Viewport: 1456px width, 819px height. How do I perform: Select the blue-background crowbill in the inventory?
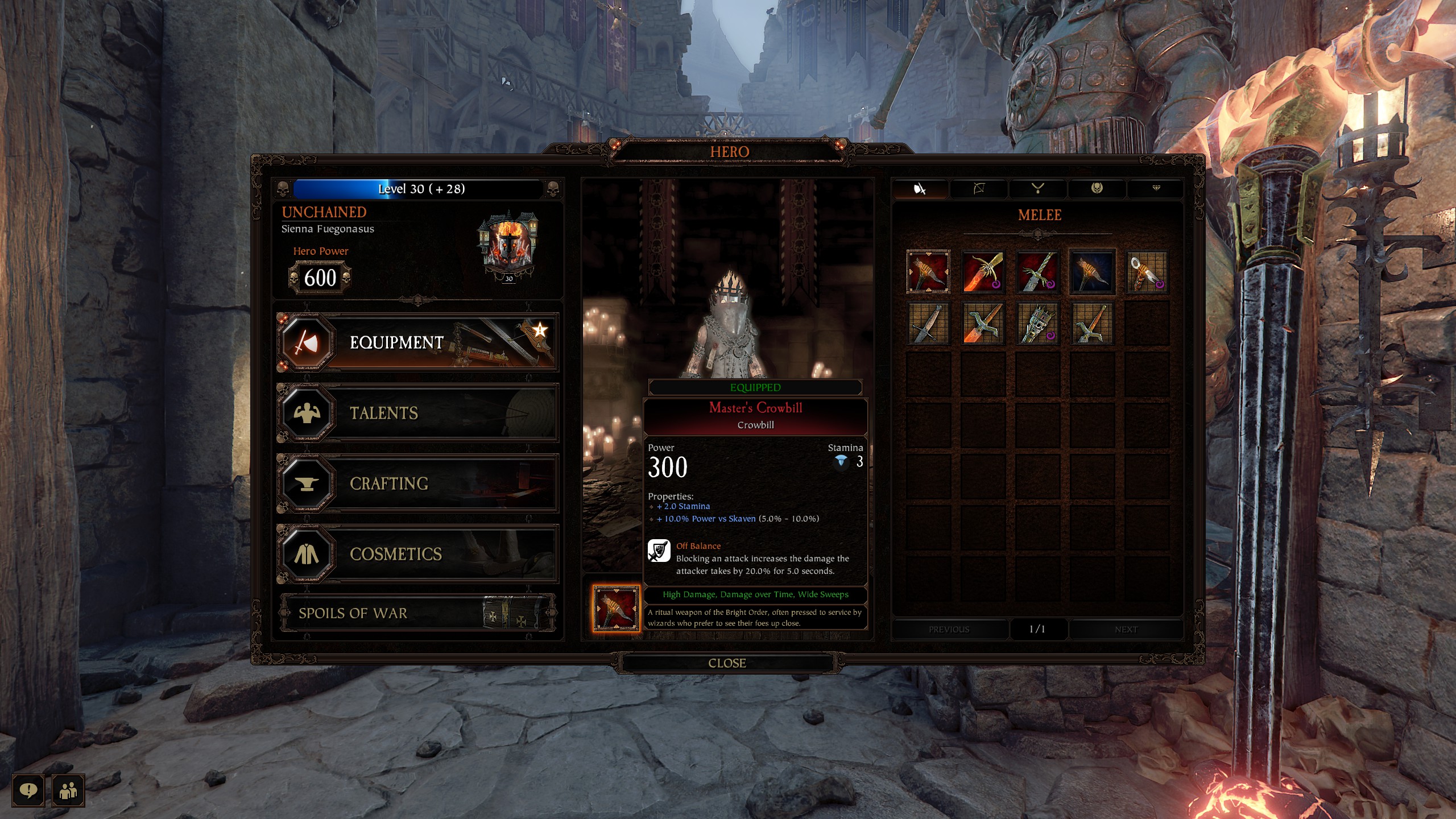(1092, 272)
